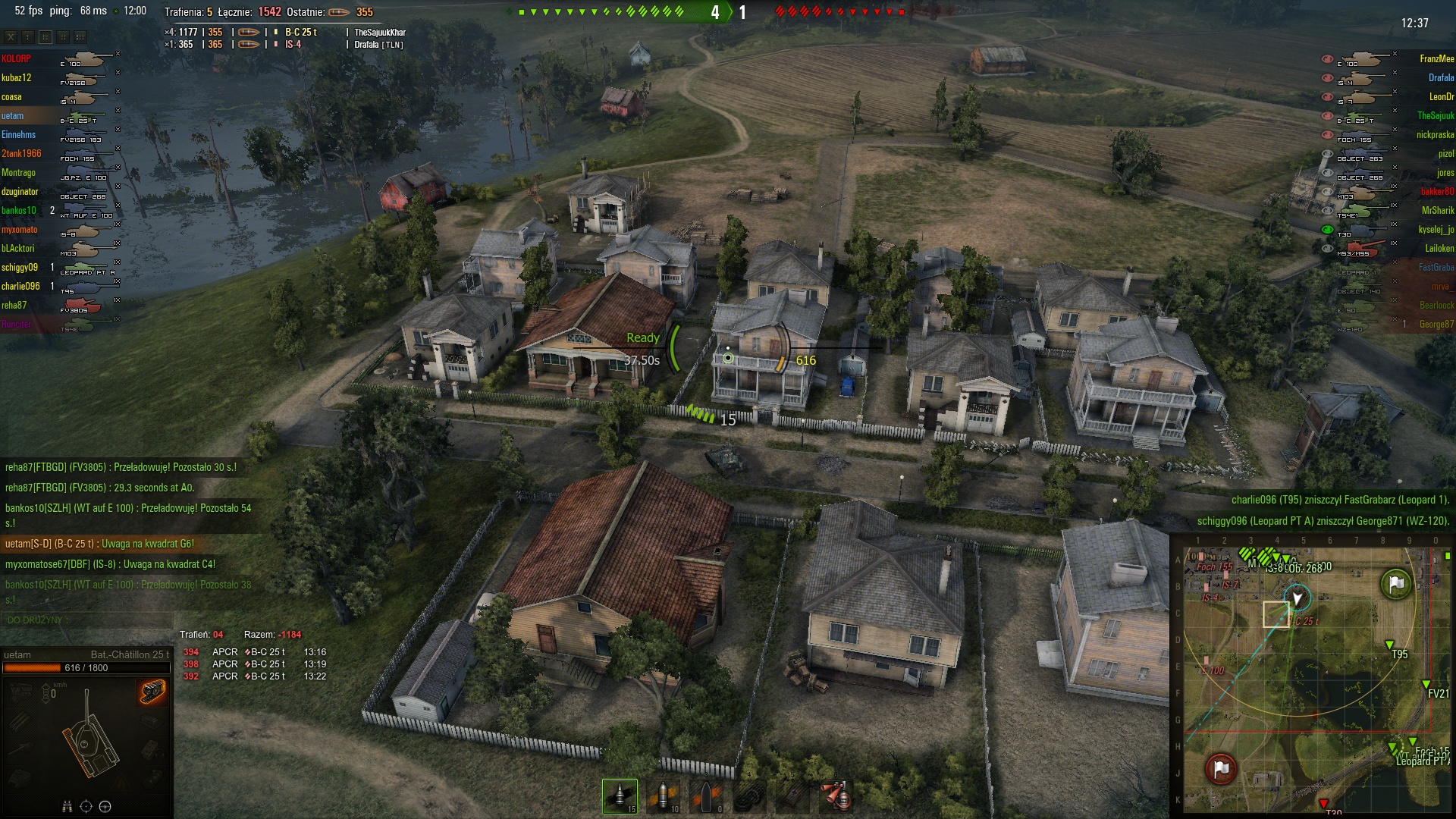This screenshot has height=819, width=1456.
Task: Click the T95 ally marker on minimap
Action: pyautogui.click(x=1389, y=645)
